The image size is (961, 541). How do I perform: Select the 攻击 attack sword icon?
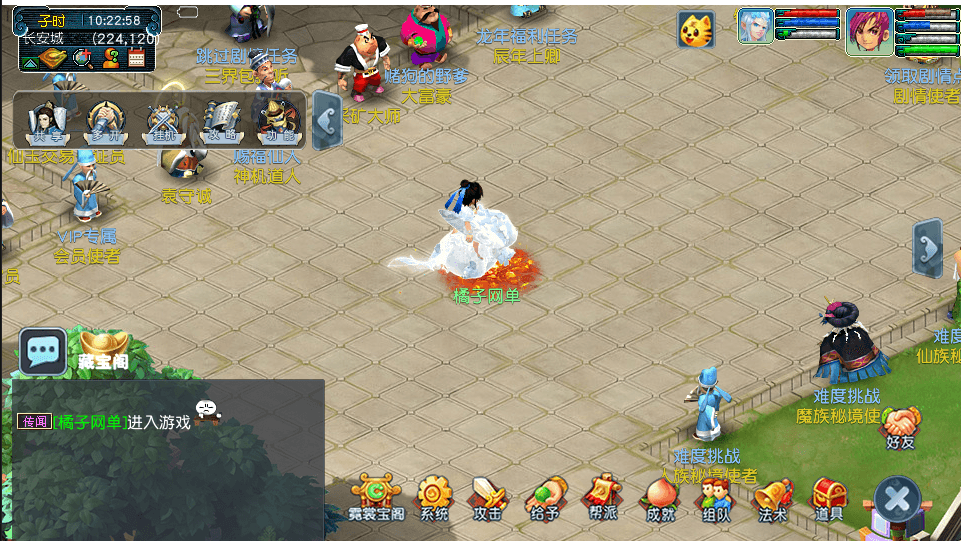pyautogui.click(x=489, y=497)
